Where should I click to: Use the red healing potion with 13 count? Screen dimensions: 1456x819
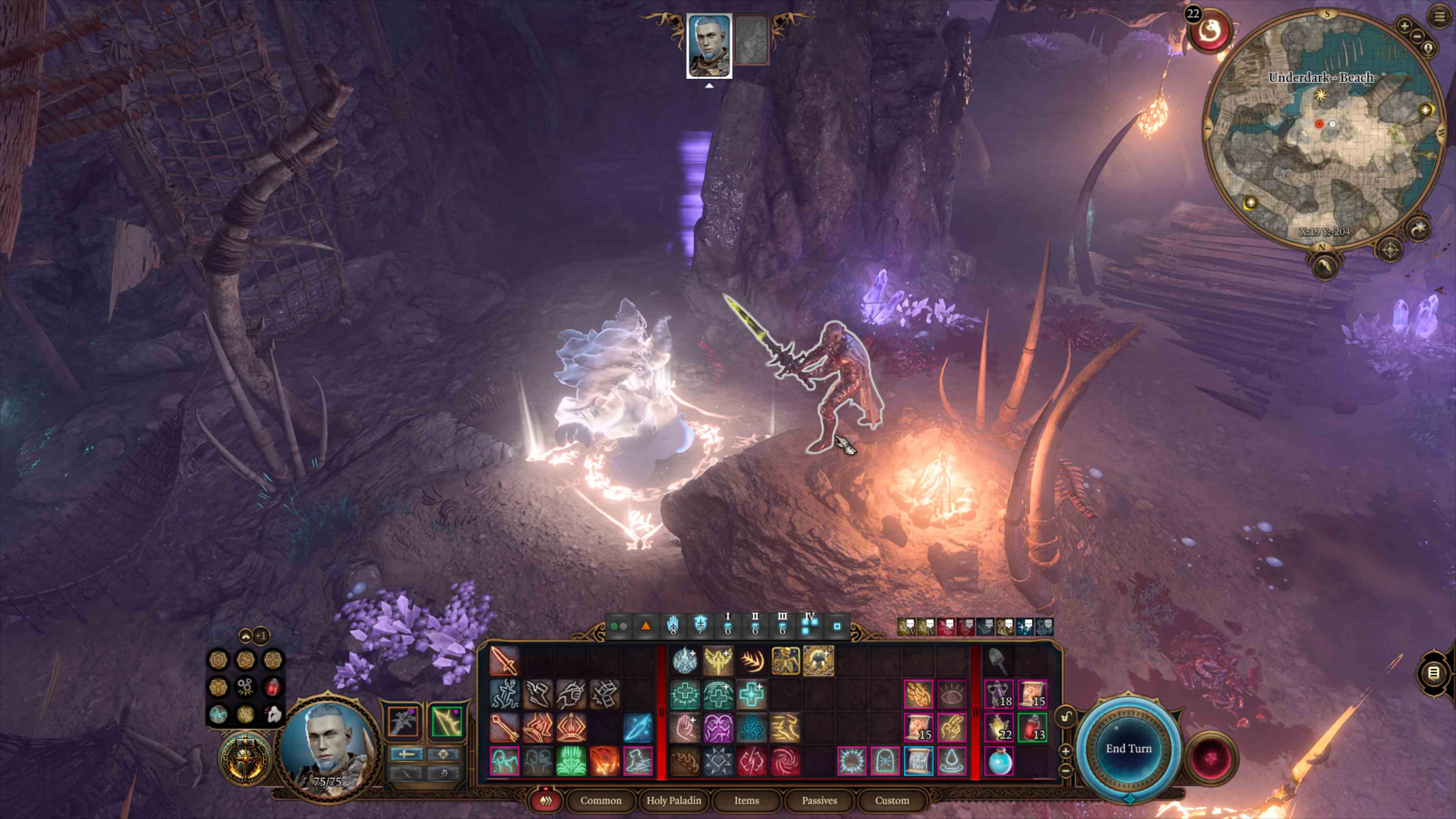pos(1032,727)
